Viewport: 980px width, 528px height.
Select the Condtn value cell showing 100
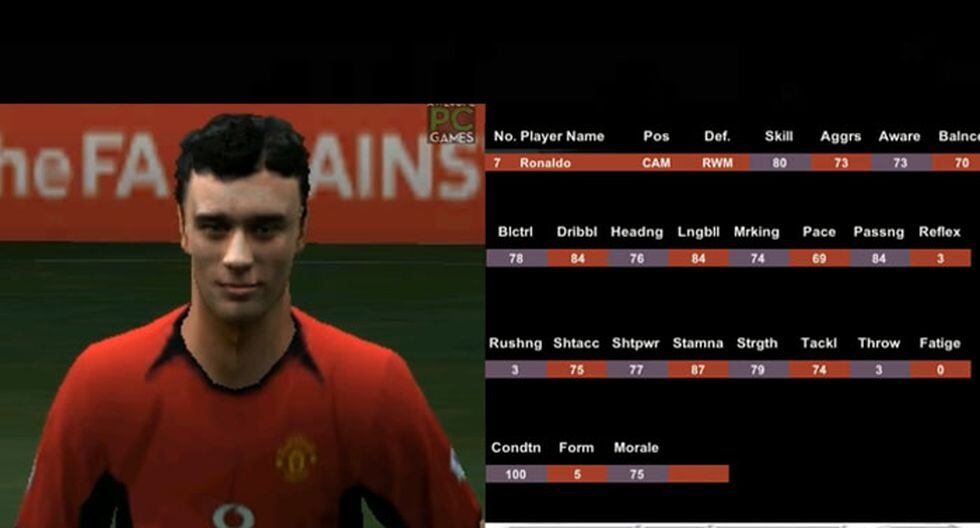pos(515,474)
